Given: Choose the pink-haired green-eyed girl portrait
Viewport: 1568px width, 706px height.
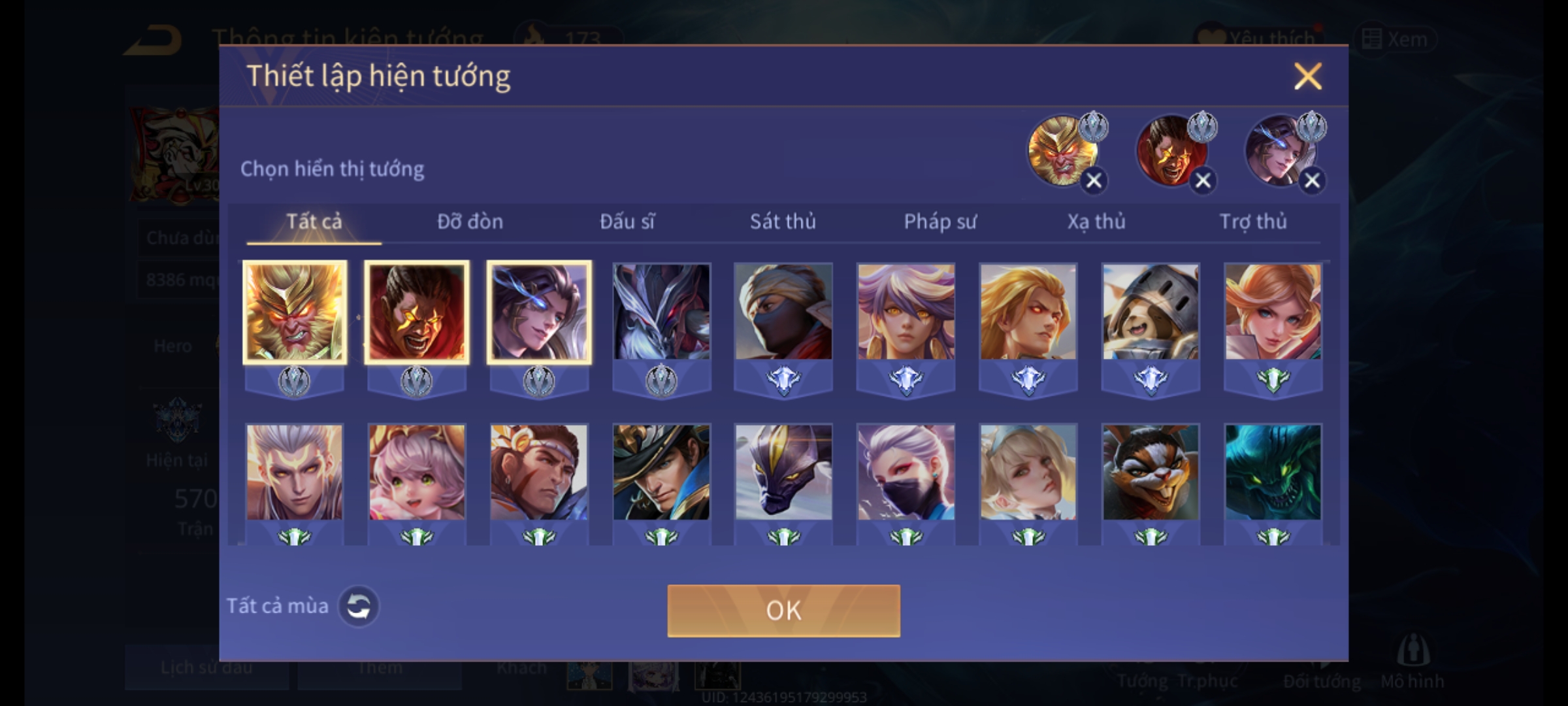Looking at the screenshot, I should click(x=417, y=473).
